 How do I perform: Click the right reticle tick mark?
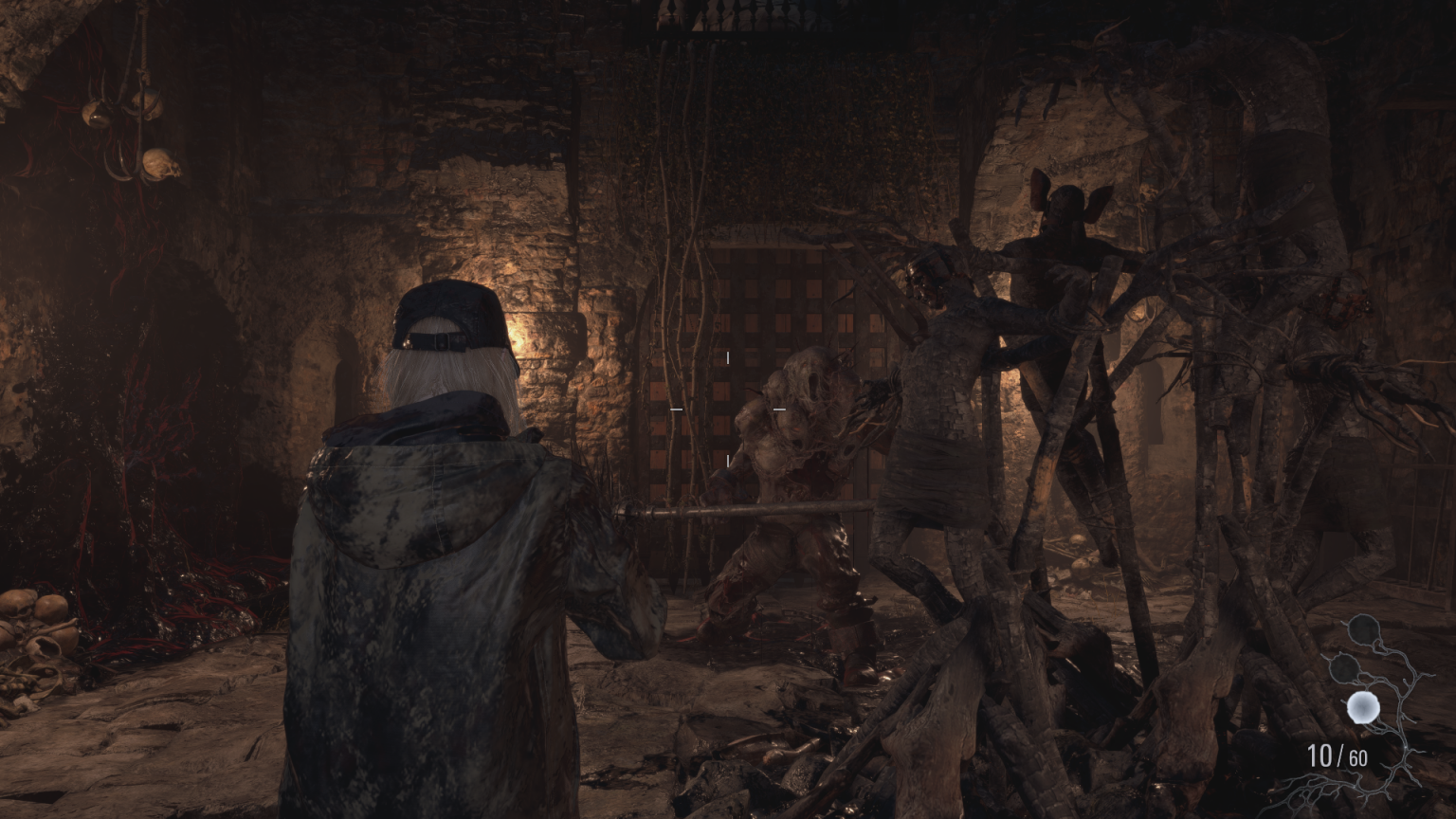(x=780, y=409)
